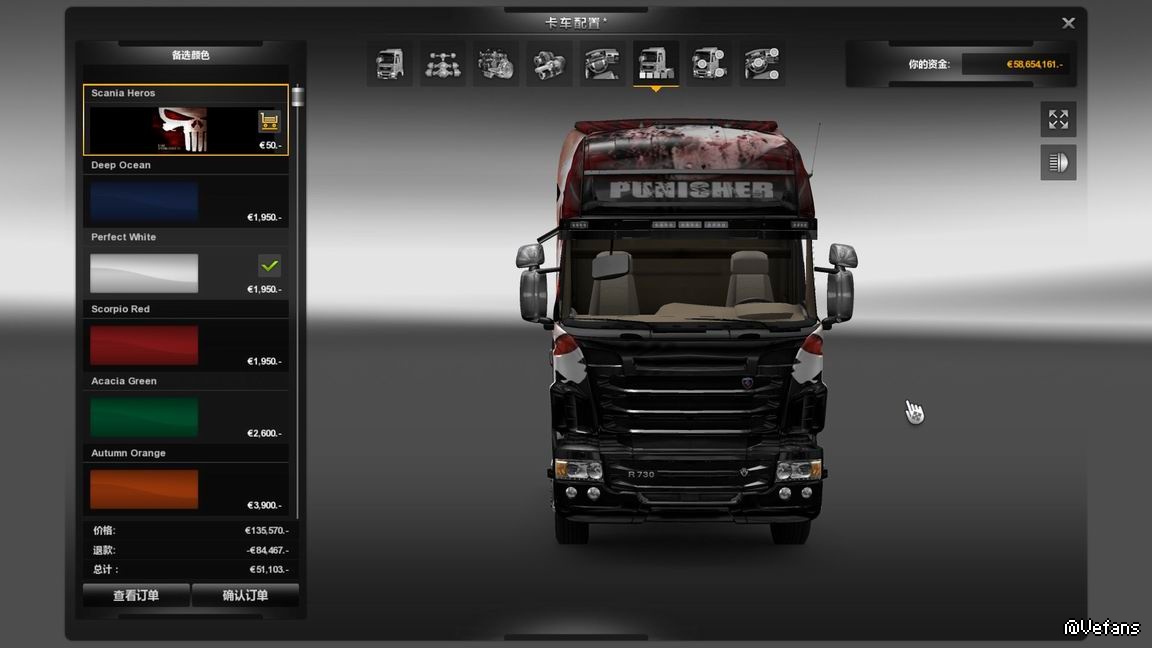The image size is (1152, 648).
Task: Pick the Deep Ocean blue paint
Action: tap(144, 201)
